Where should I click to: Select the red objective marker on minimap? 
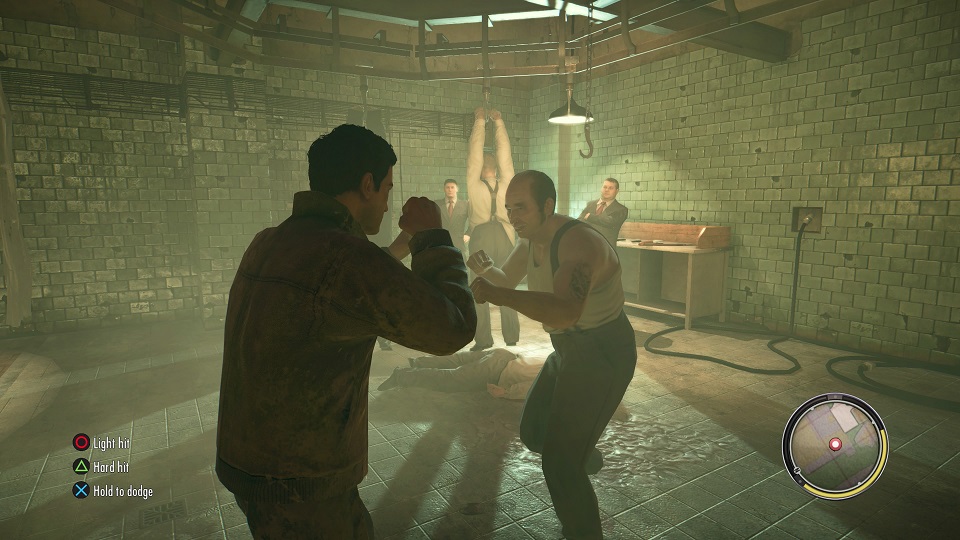[x=835, y=443]
